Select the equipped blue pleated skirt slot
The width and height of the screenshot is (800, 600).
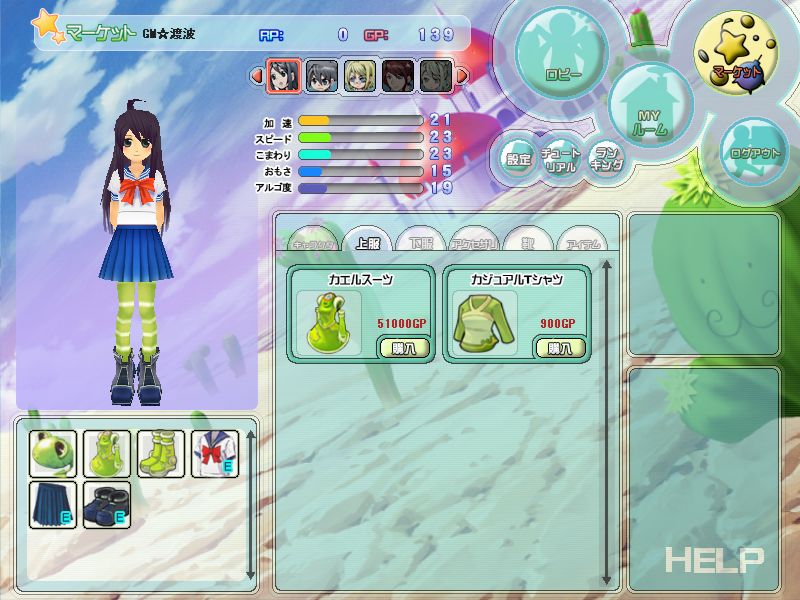click(x=52, y=505)
